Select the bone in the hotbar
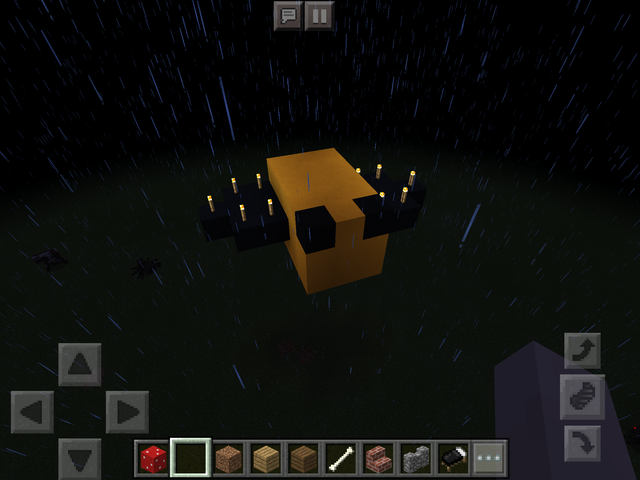The height and width of the screenshot is (480, 640). click(340, 459)
